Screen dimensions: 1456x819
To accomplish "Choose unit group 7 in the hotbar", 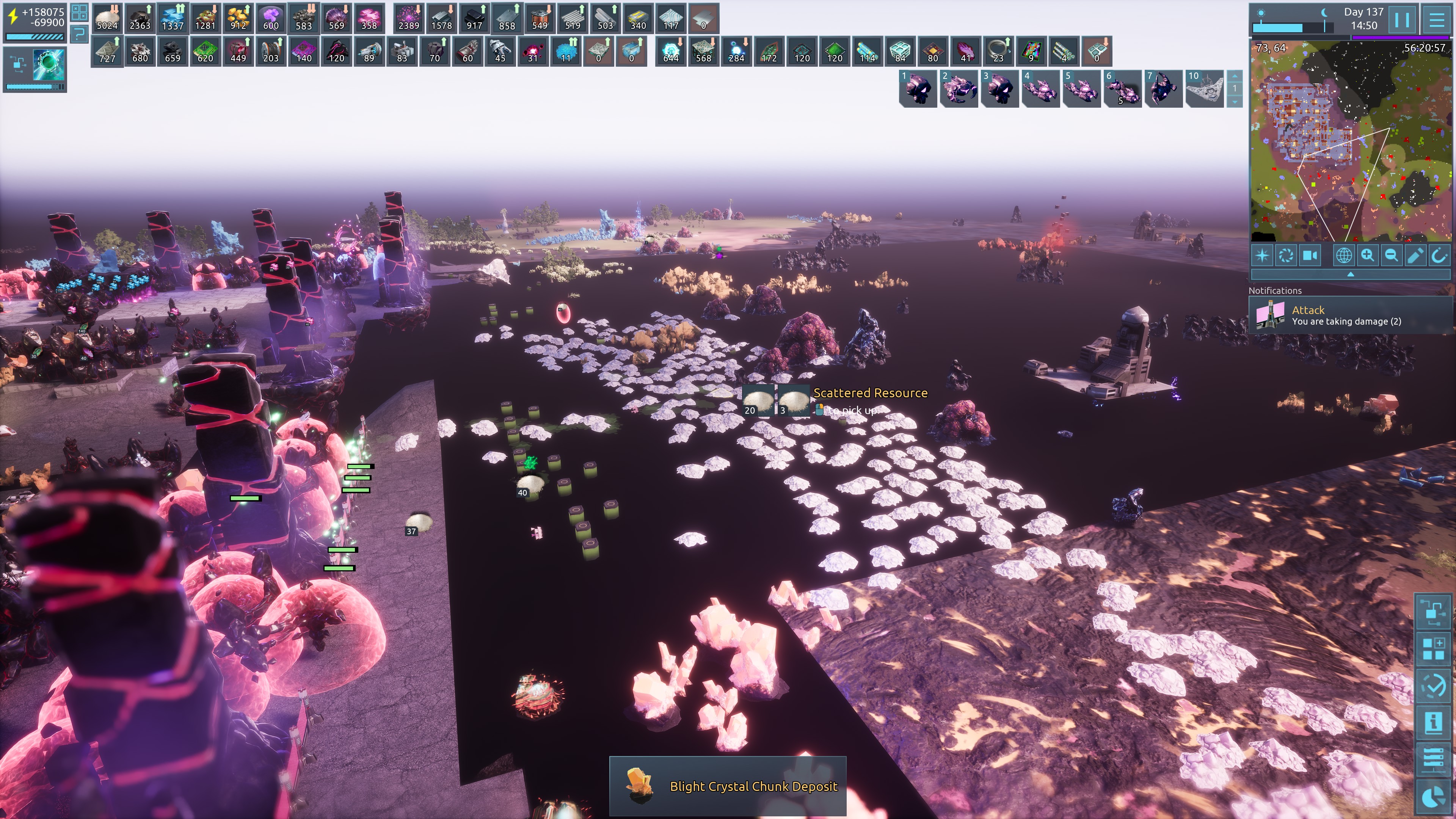I will click(1163, 89).
